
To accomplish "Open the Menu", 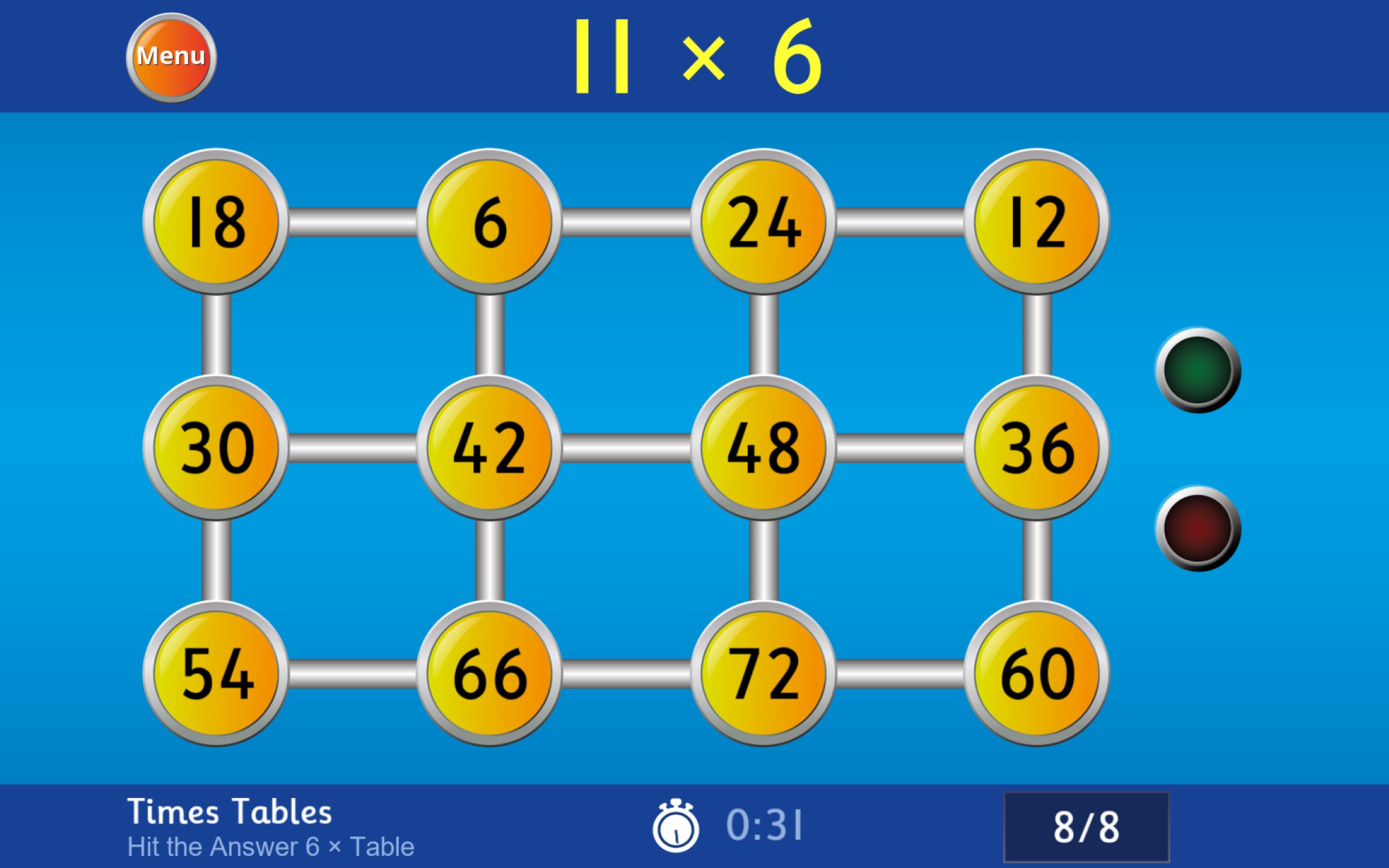I will tap(171, 55).
